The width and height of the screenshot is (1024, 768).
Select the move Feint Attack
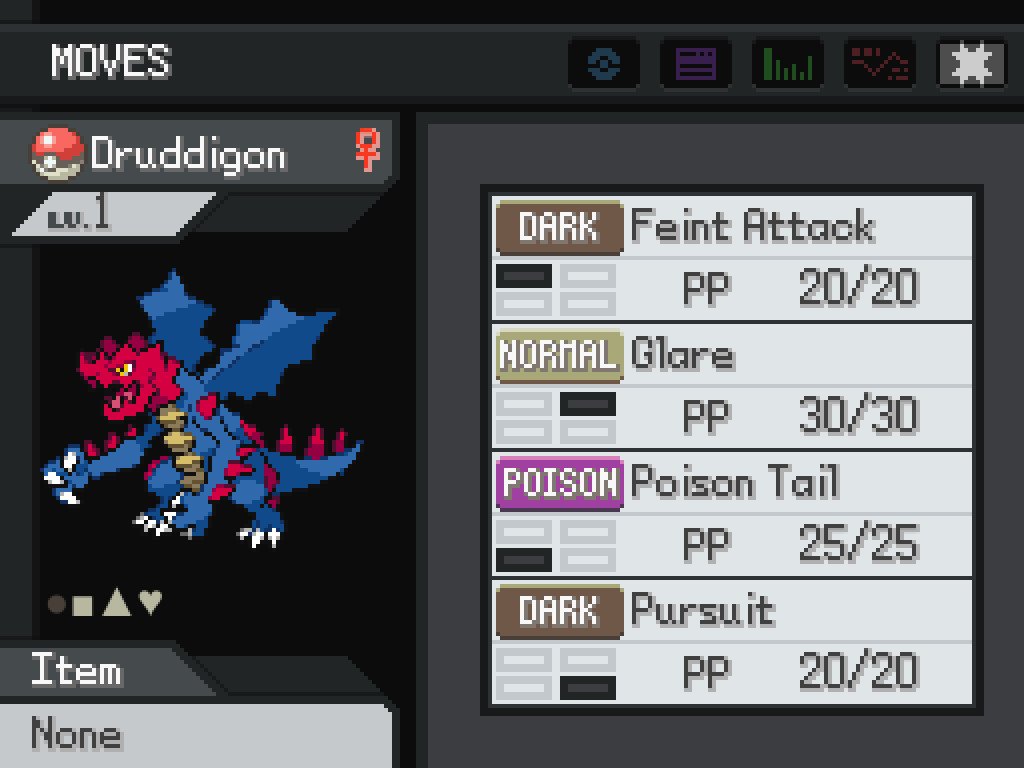pyautogui.click(x=732, y=258)
